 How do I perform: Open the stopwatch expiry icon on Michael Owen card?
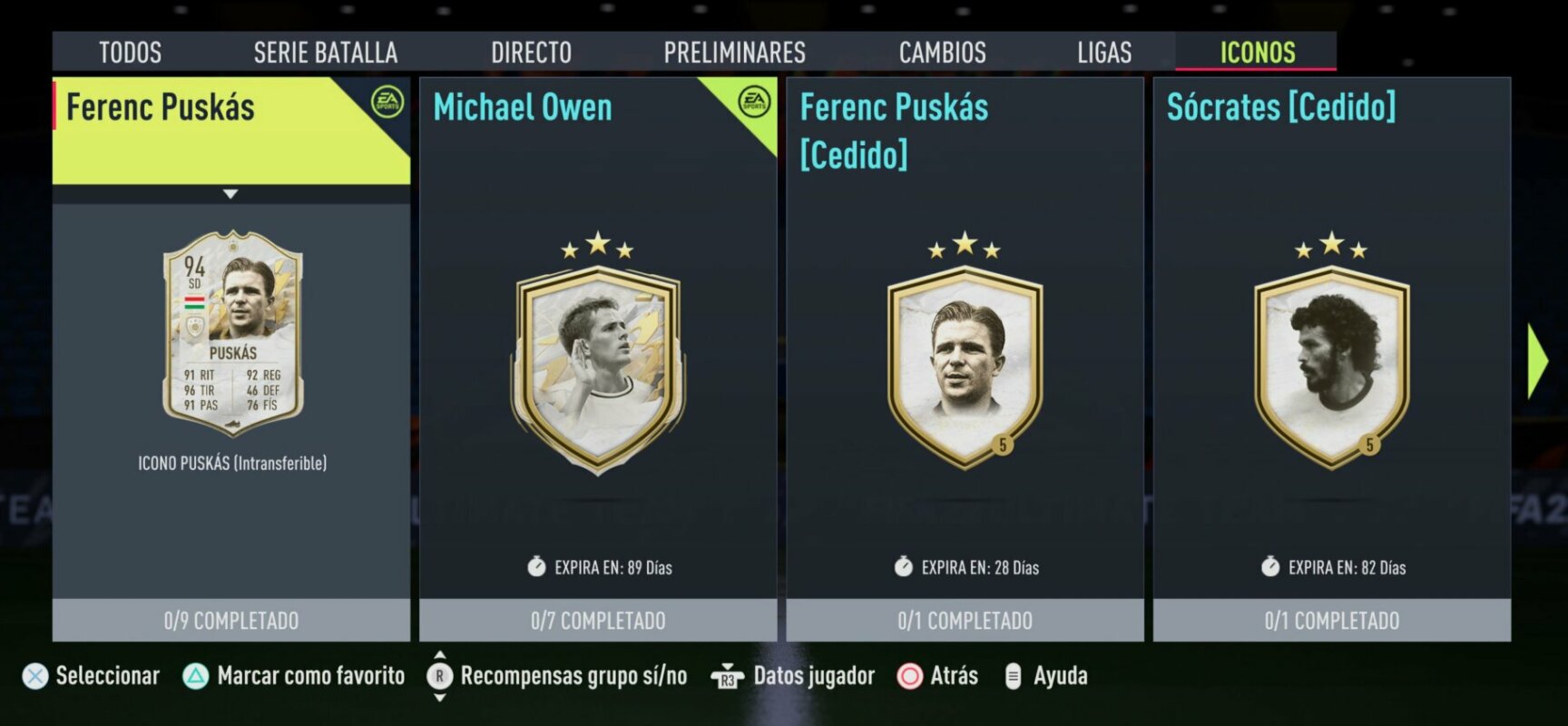[537, 567]
